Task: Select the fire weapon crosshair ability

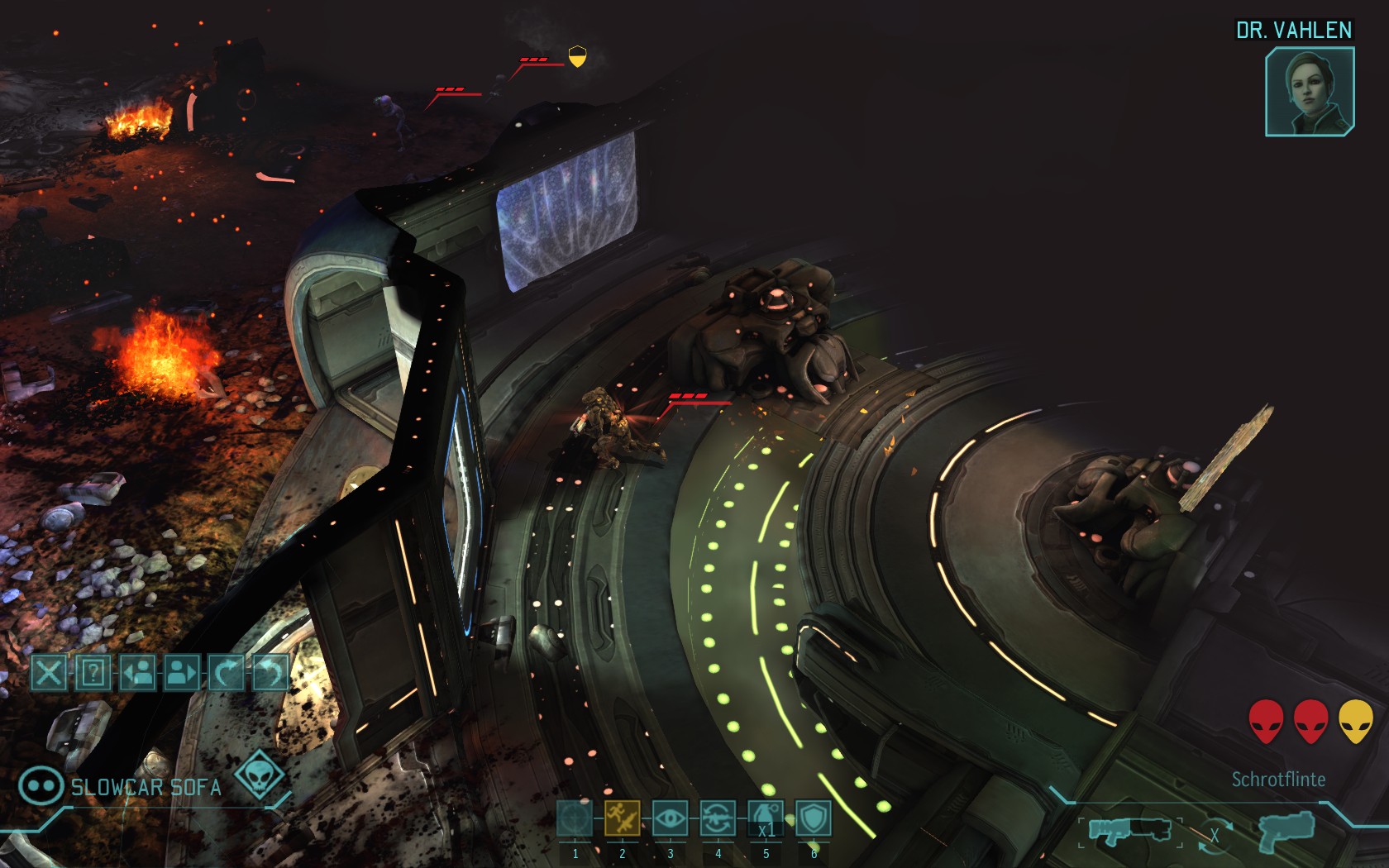Action: coord(575,819)
